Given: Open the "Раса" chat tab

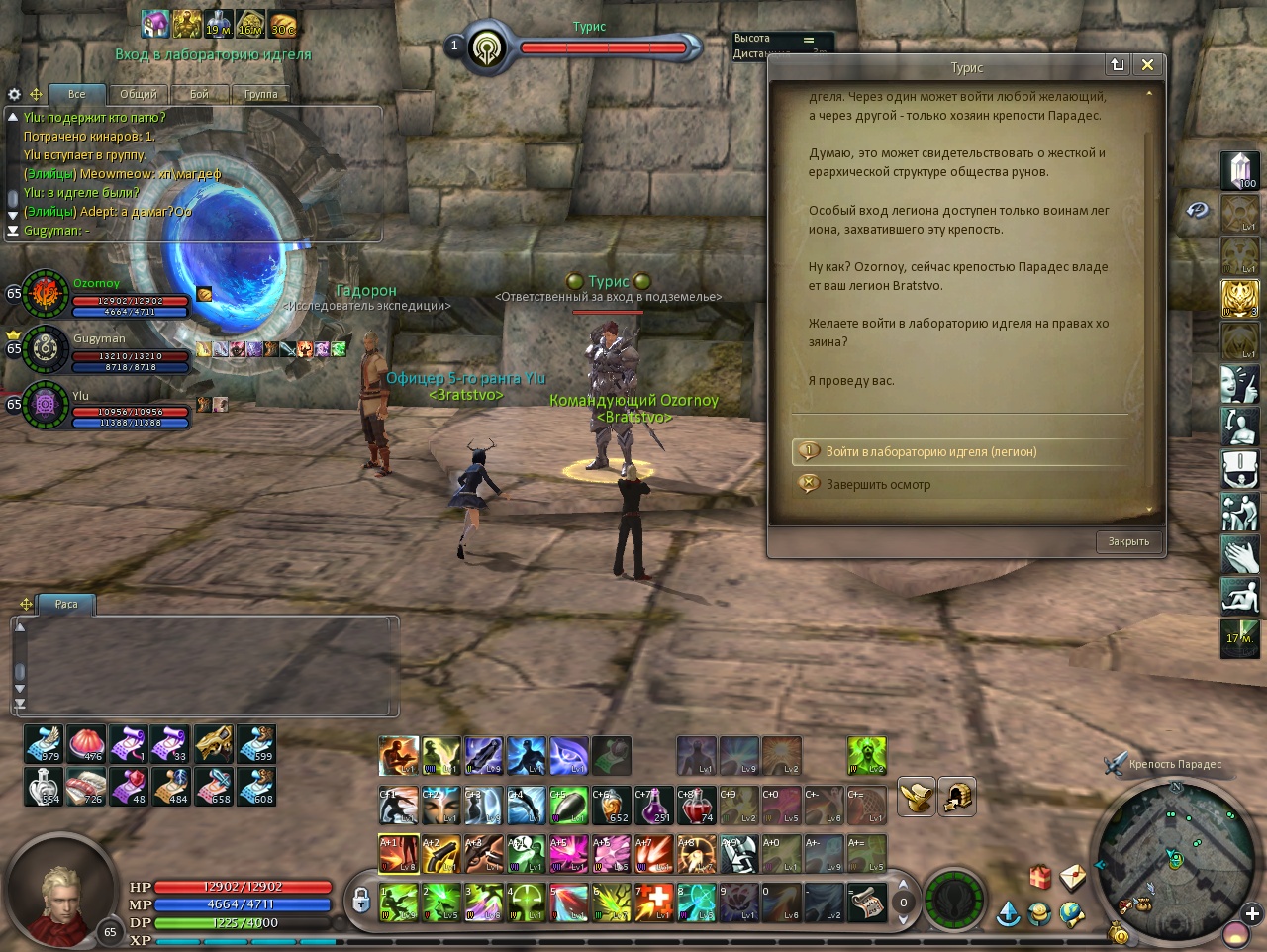Looking at the screenshot, I should coord(66,604).
